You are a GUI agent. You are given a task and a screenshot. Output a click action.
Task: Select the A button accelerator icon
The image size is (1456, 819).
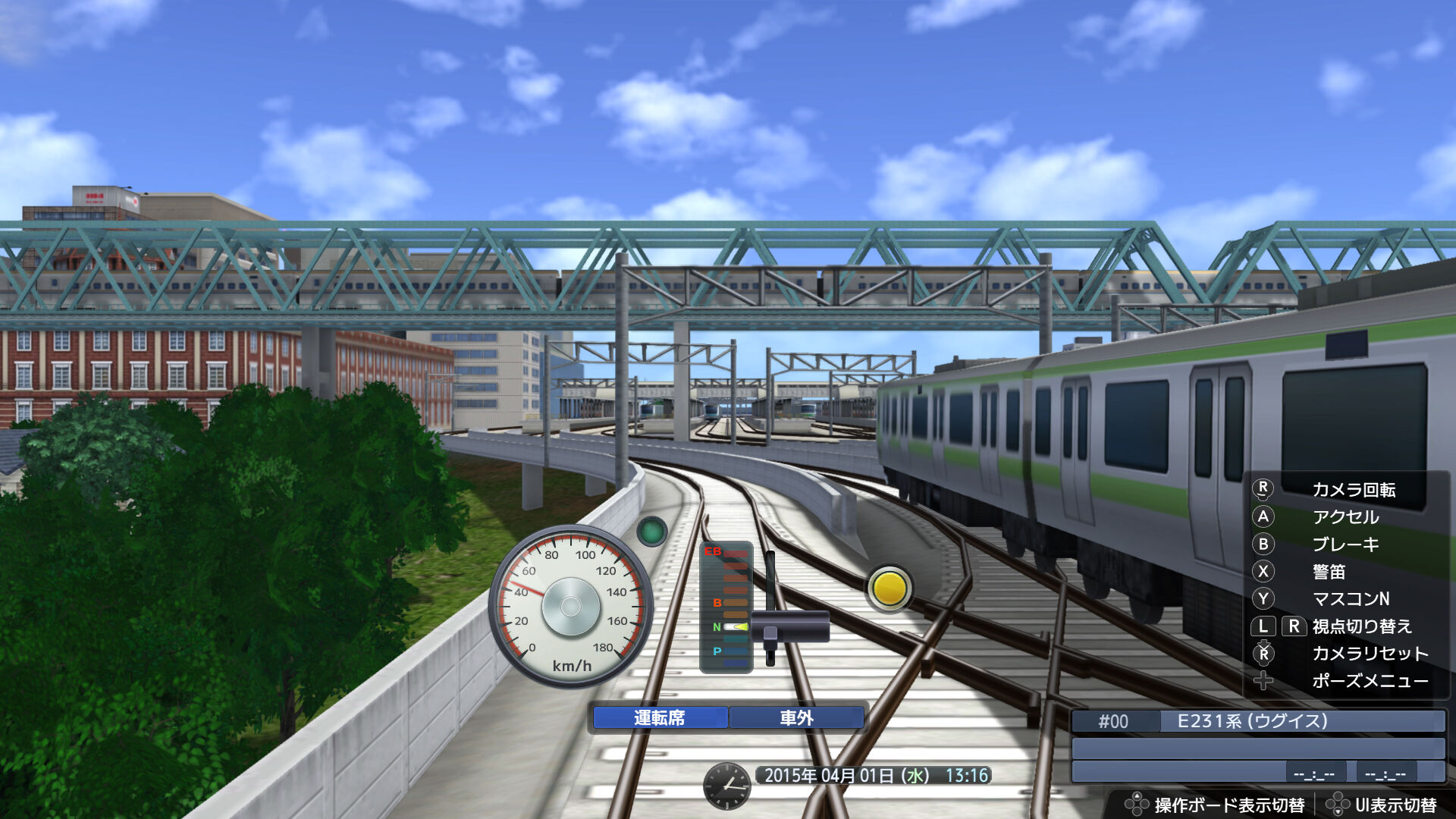pos(1265,517)
